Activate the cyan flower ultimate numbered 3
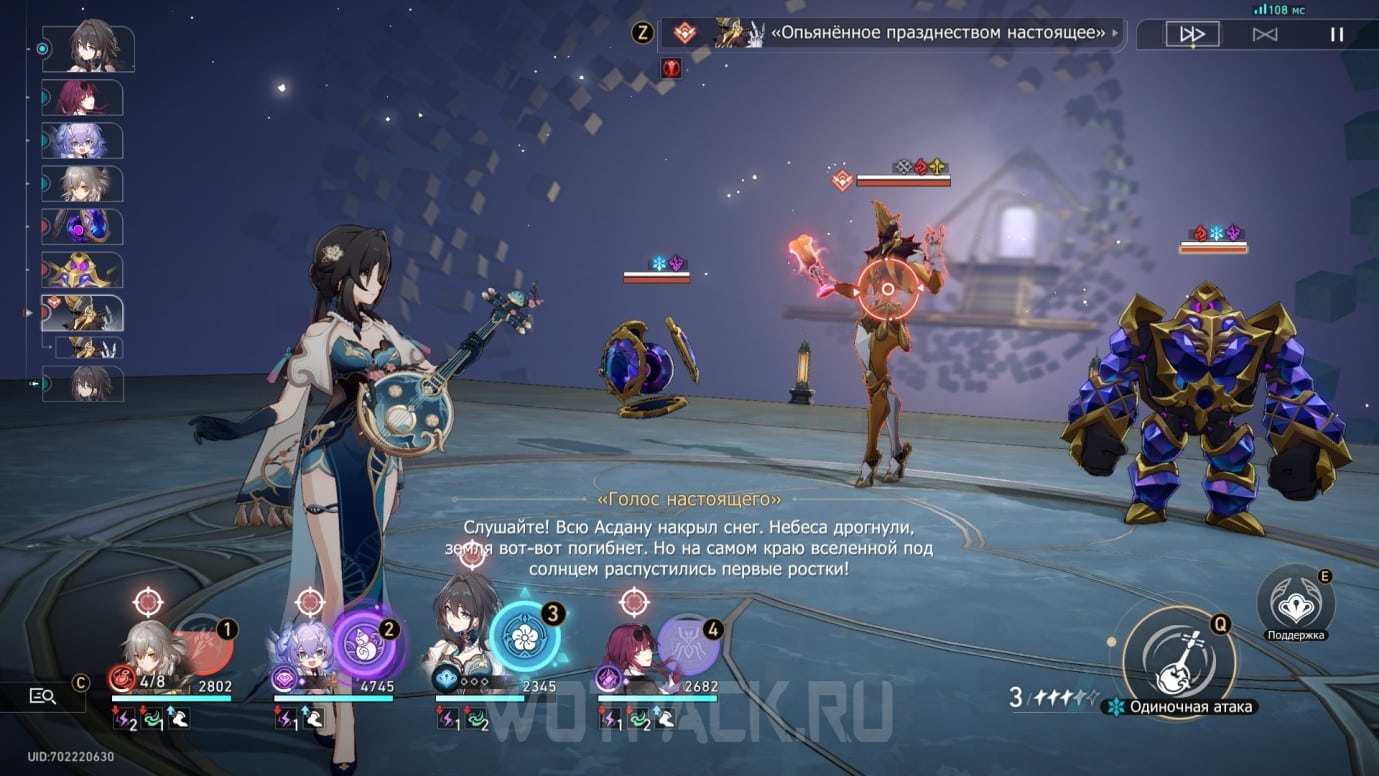Viewport: 1379px width, 776px height. tap(524, 636)
